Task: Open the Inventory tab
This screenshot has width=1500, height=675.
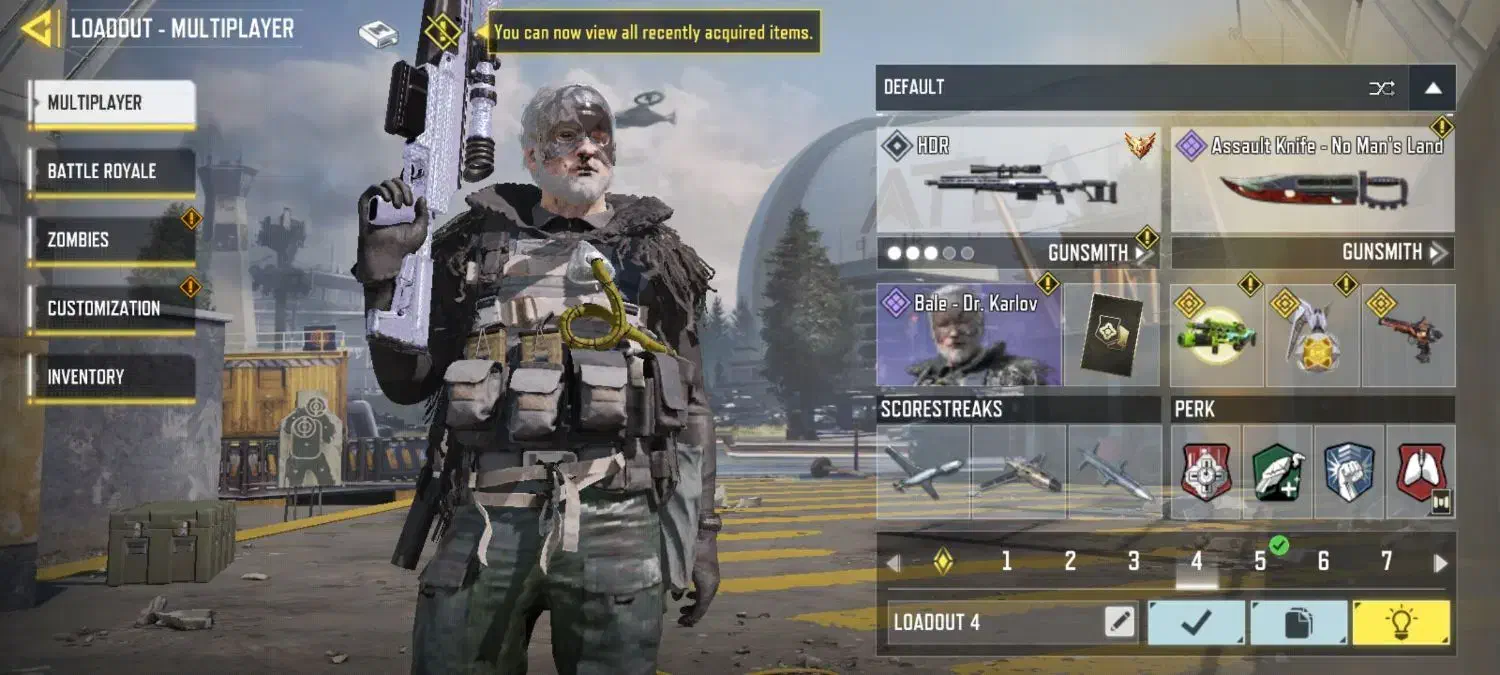Action: click(111, 377)
